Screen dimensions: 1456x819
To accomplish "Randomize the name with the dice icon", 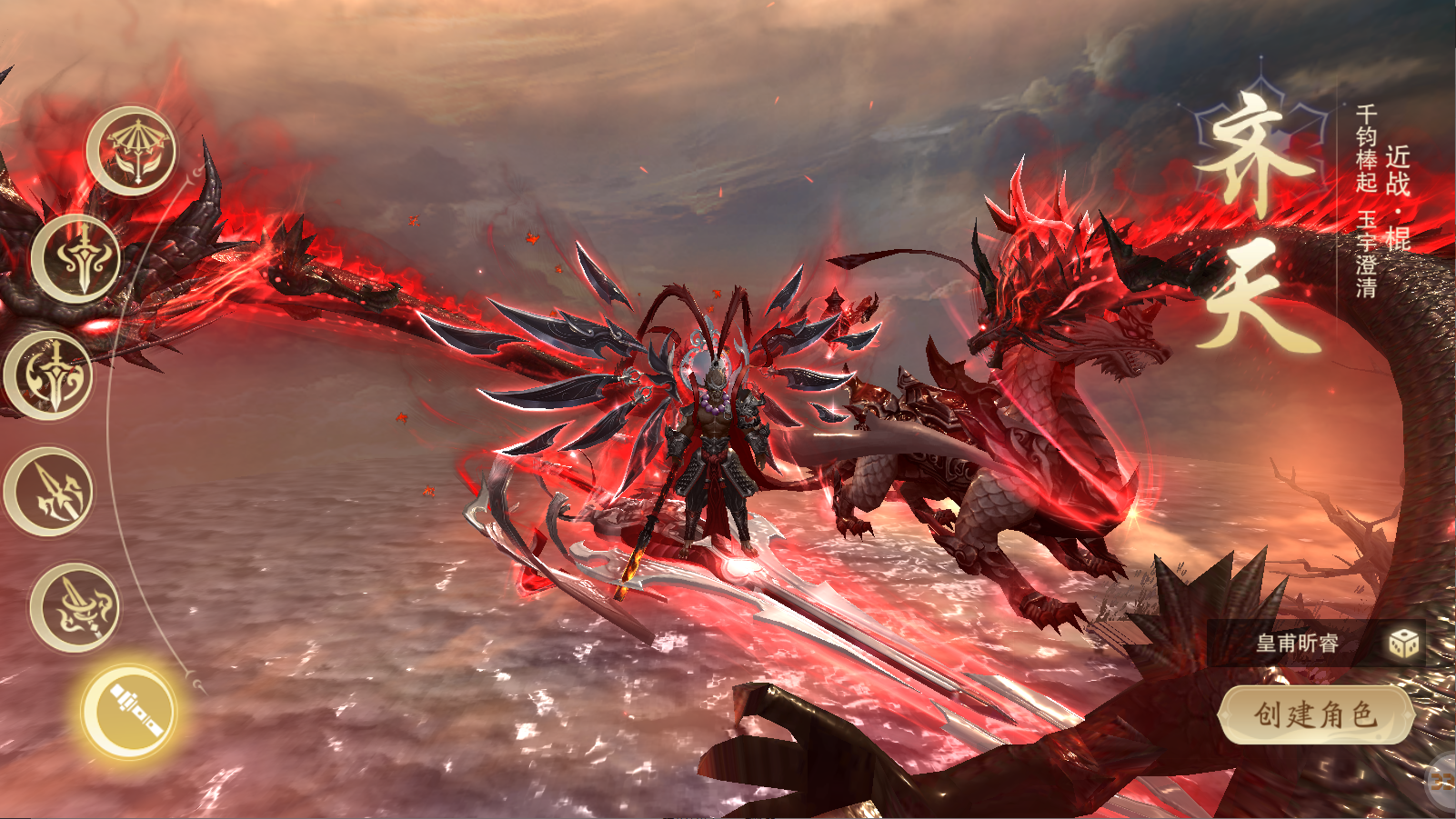I will (1403, 644).
